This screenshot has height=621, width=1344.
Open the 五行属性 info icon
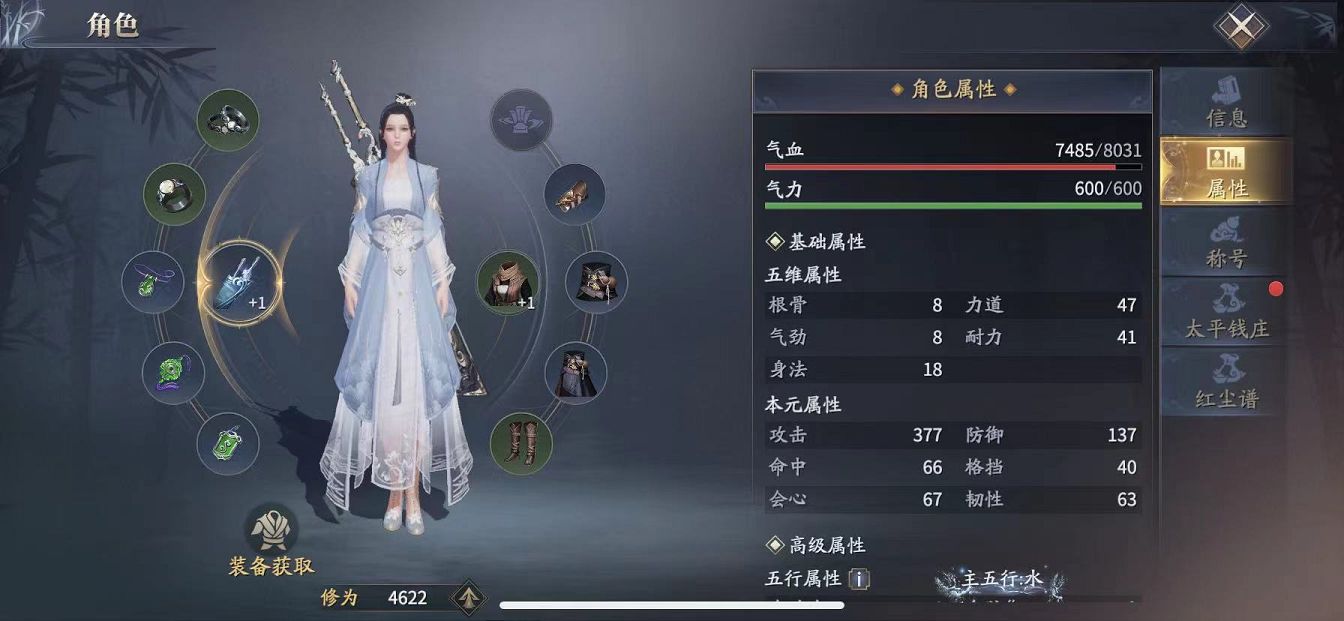pos(859,579)
